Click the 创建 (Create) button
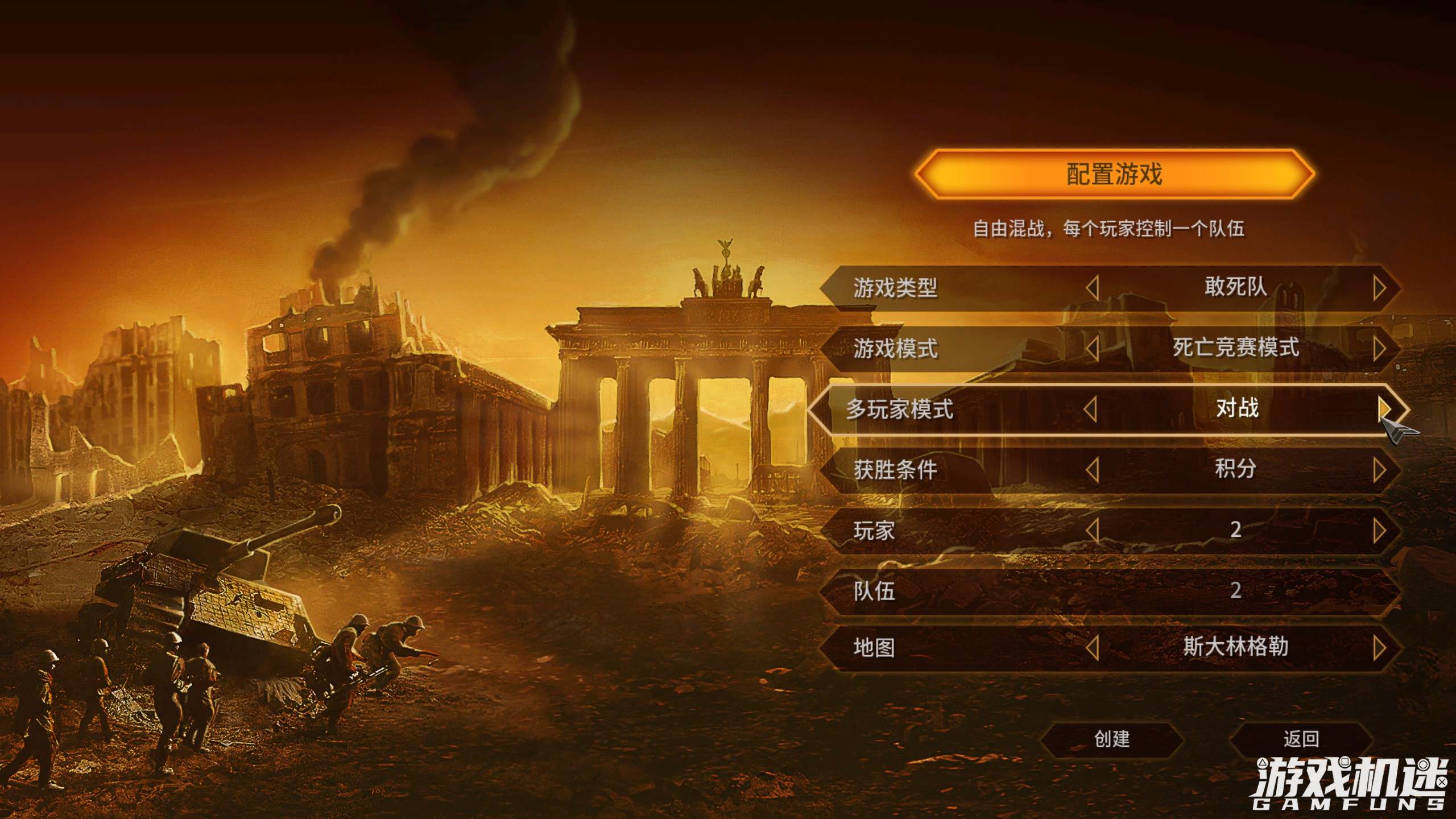The image size is (1456, 819). [1111, 739]
